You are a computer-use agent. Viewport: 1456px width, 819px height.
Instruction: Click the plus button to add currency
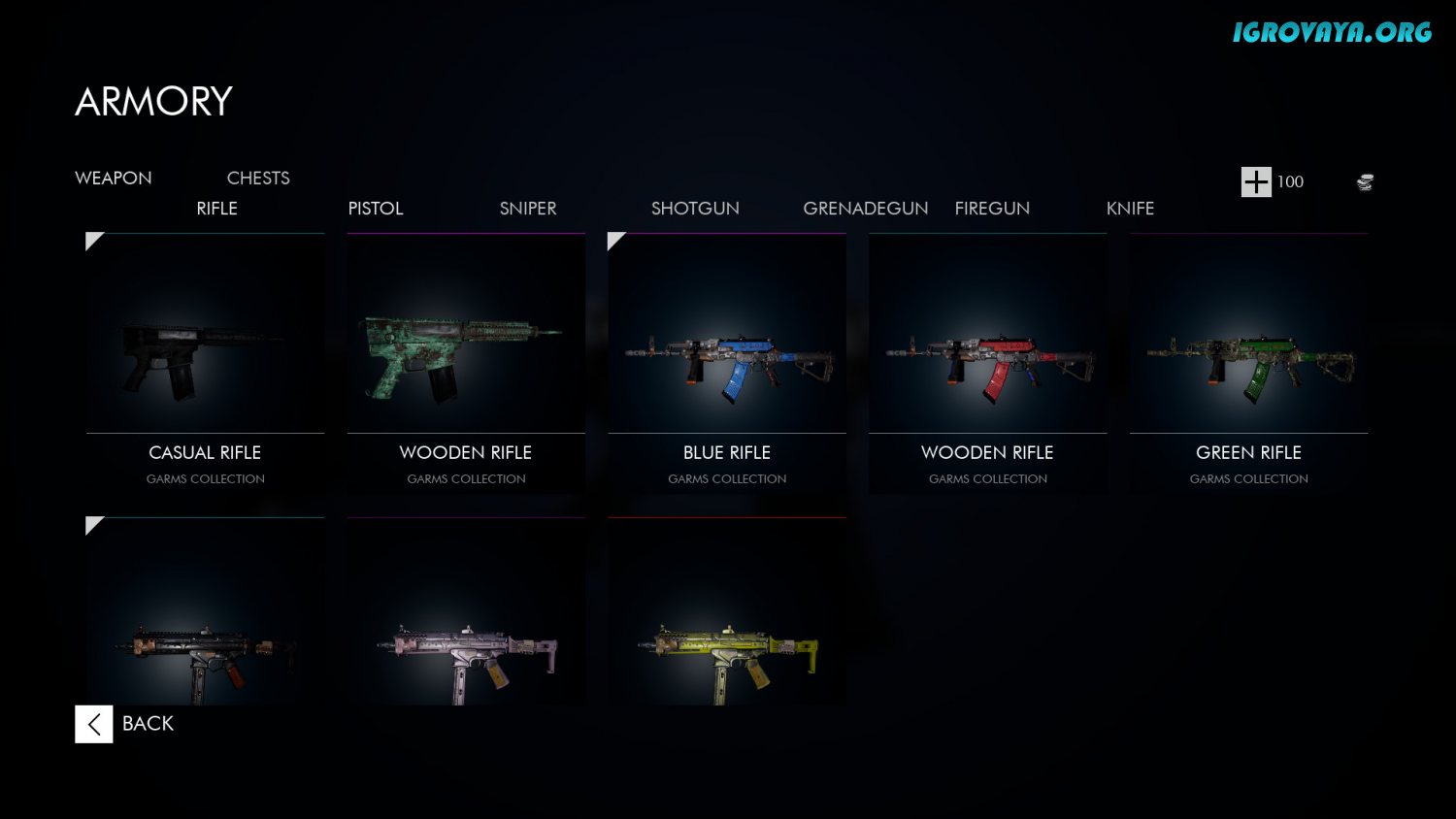(1256, 181)
